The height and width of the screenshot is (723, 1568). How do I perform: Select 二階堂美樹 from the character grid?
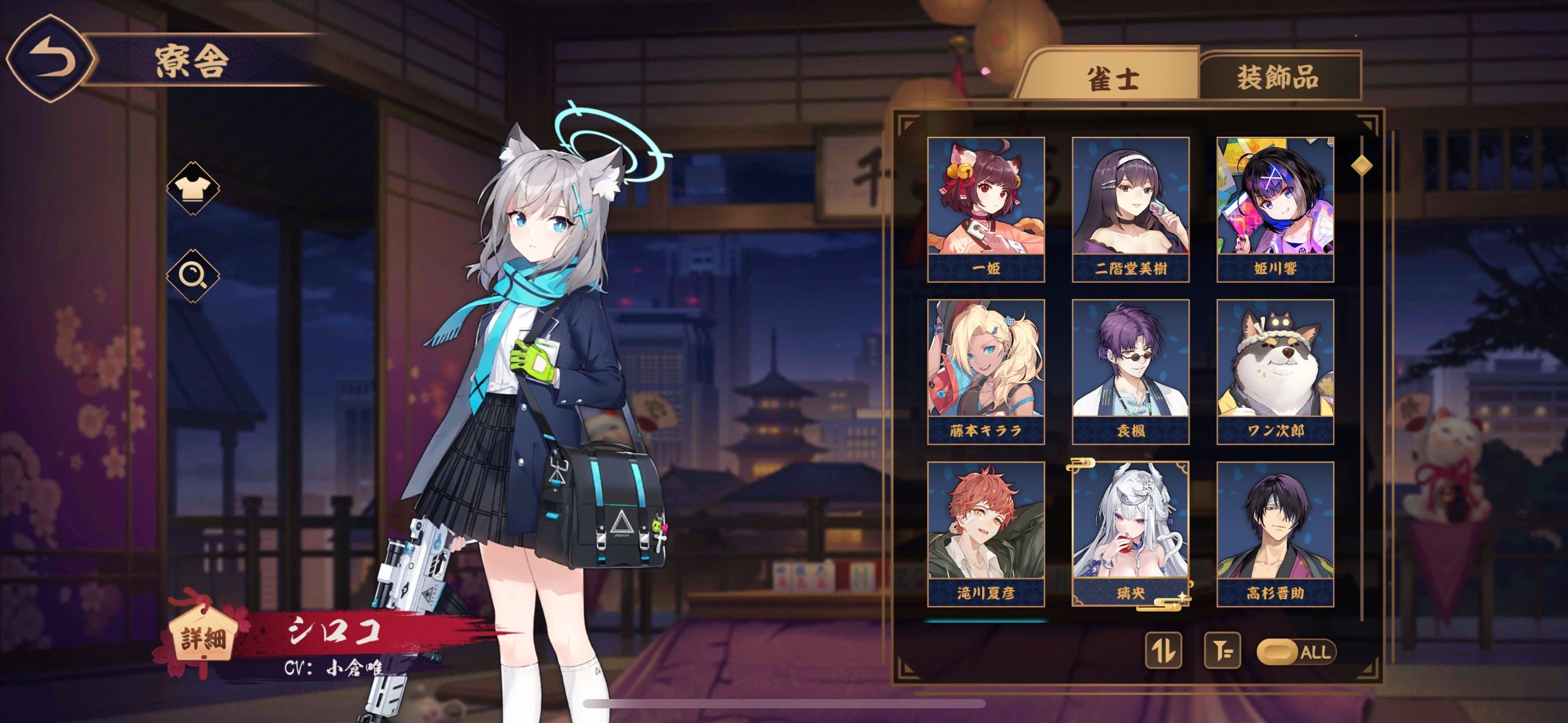click(x=1131, y=209)
